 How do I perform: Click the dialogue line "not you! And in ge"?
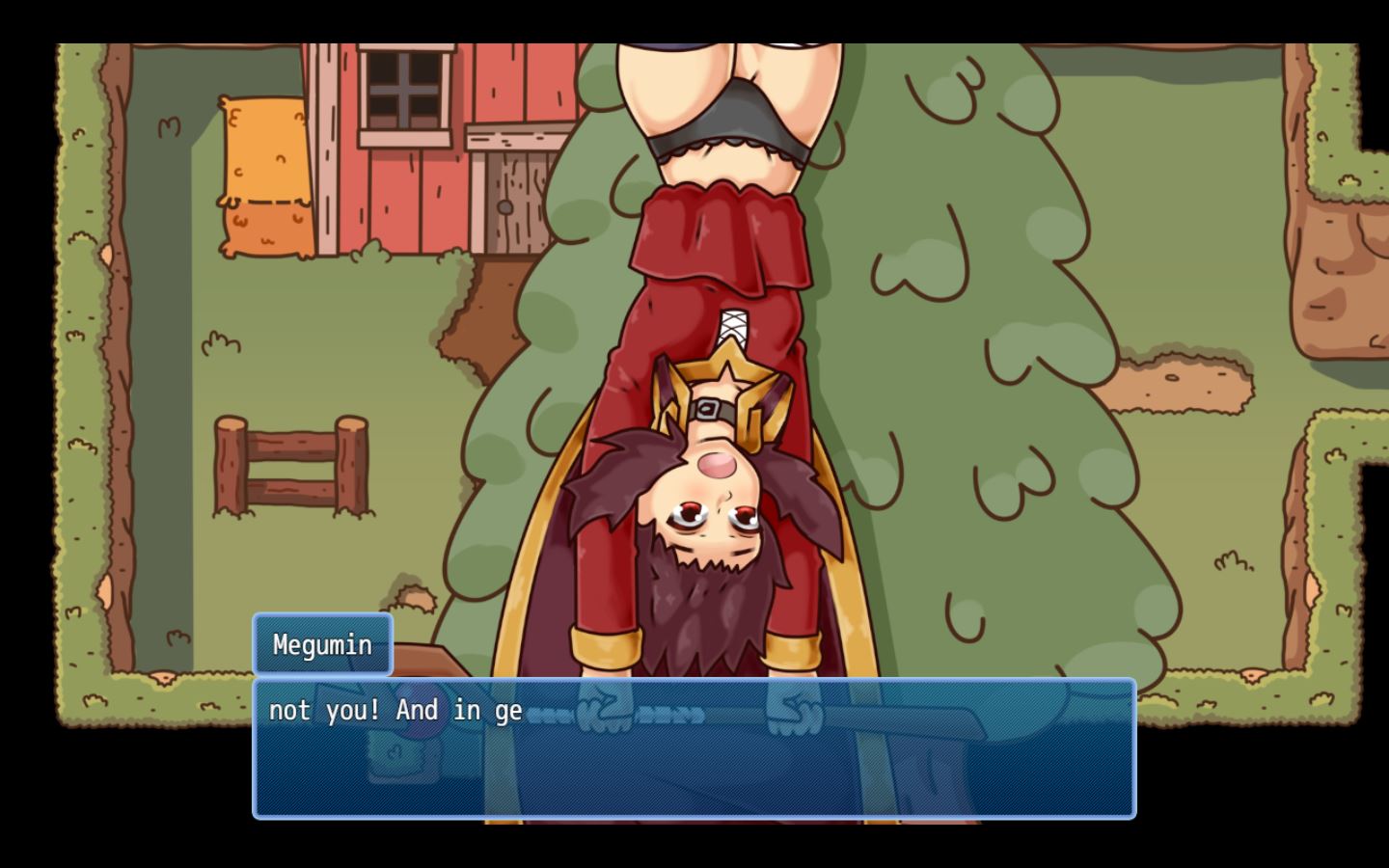(397, 711)
